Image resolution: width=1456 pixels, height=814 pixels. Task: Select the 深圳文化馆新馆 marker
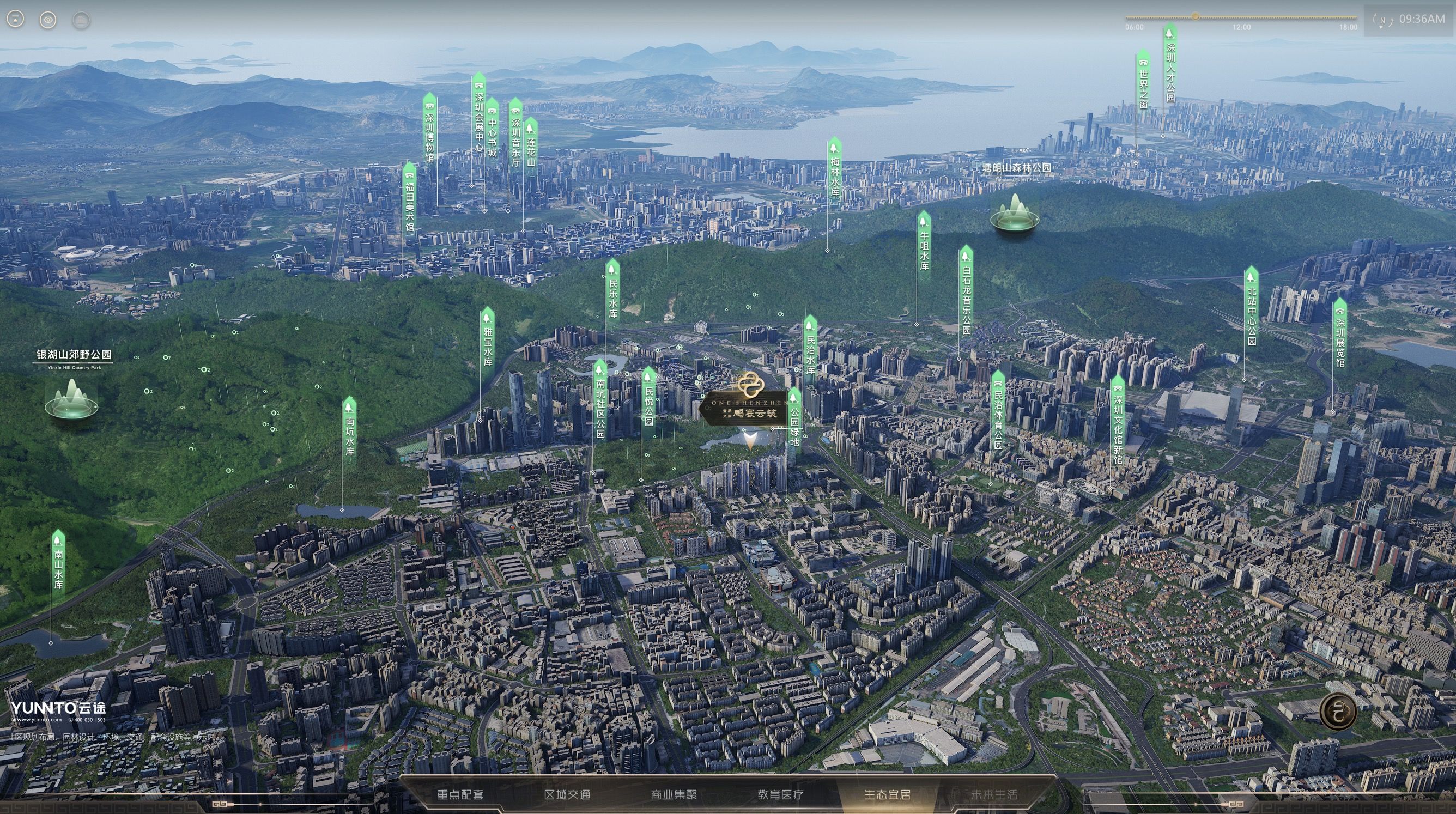(x=1118, y=421)
